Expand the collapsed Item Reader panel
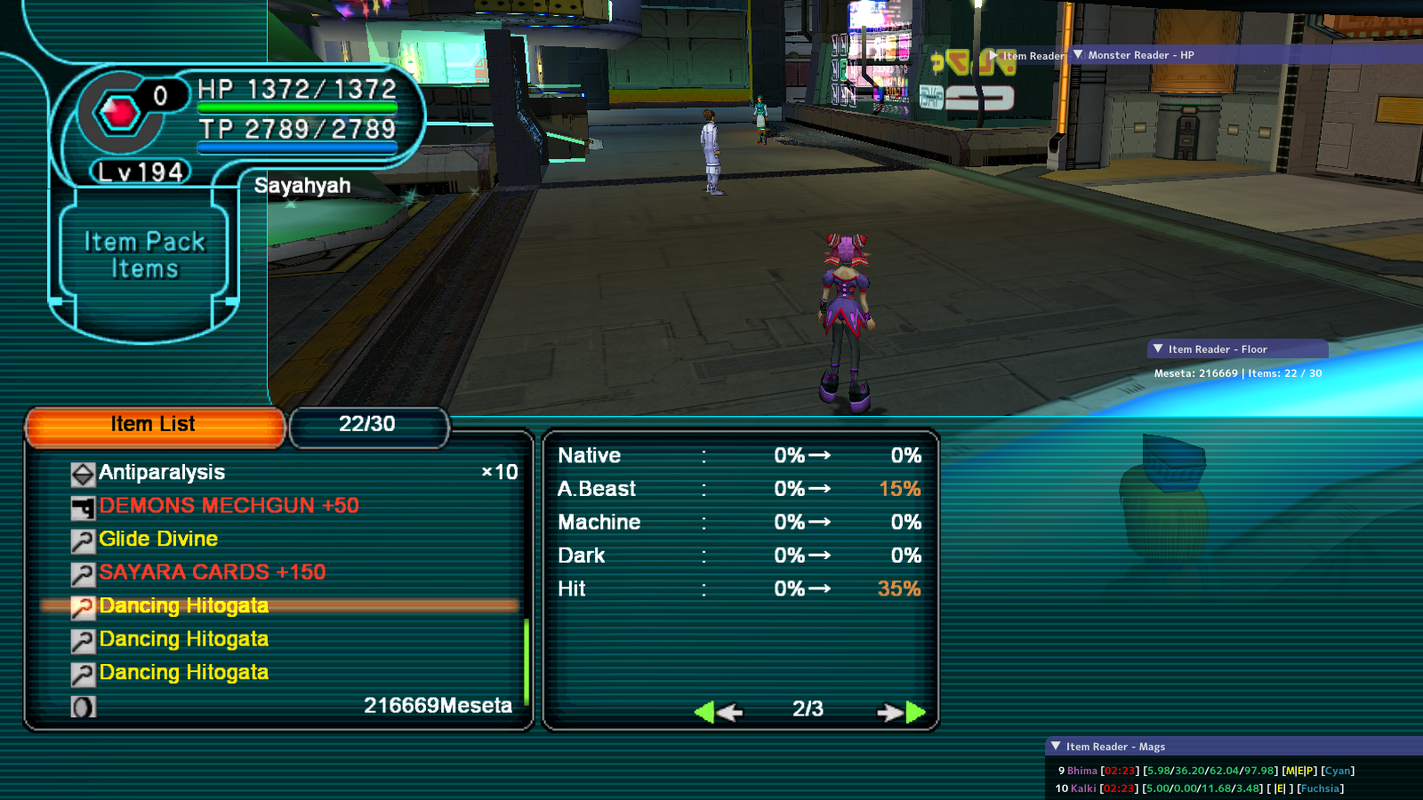Image resolution: width=1423 pixels, height=800 pixels. coord(992,56)
